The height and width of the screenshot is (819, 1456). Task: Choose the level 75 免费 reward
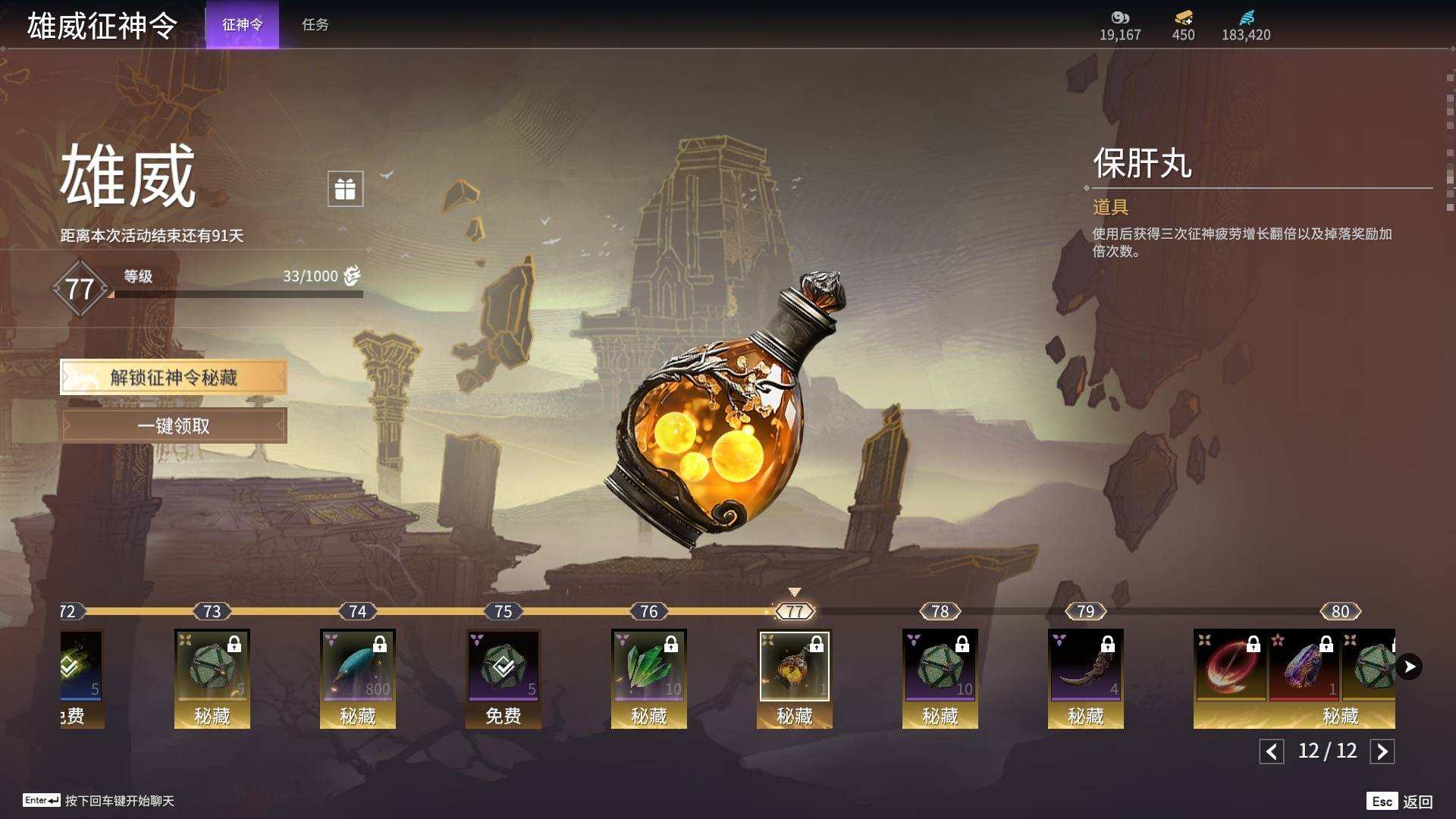click(504, 667)
